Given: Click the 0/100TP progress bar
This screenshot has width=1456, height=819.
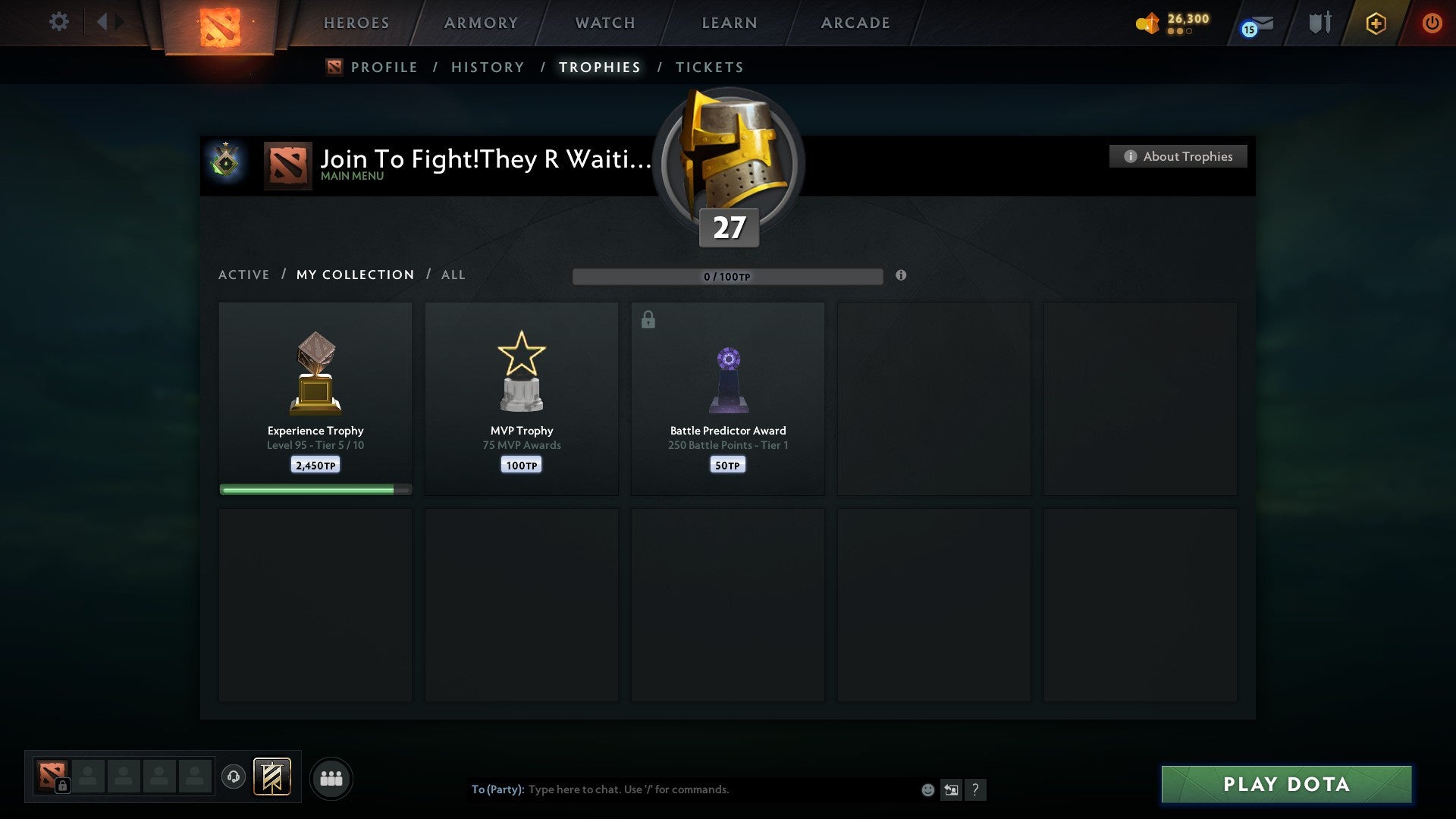Looking at the screenshot, I should 728,277.
